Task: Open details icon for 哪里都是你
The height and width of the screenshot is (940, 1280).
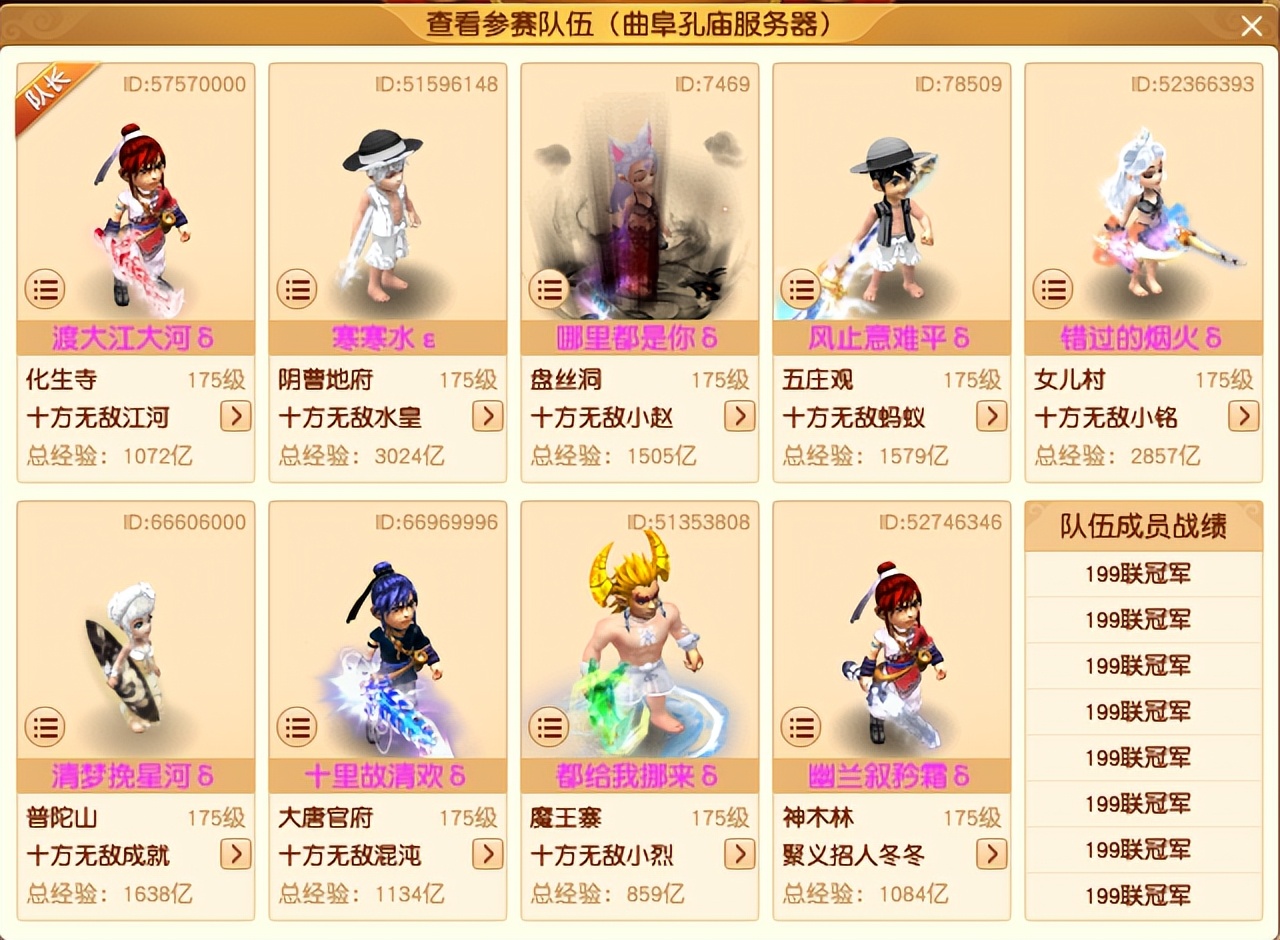Action: (x=549, y=289)
